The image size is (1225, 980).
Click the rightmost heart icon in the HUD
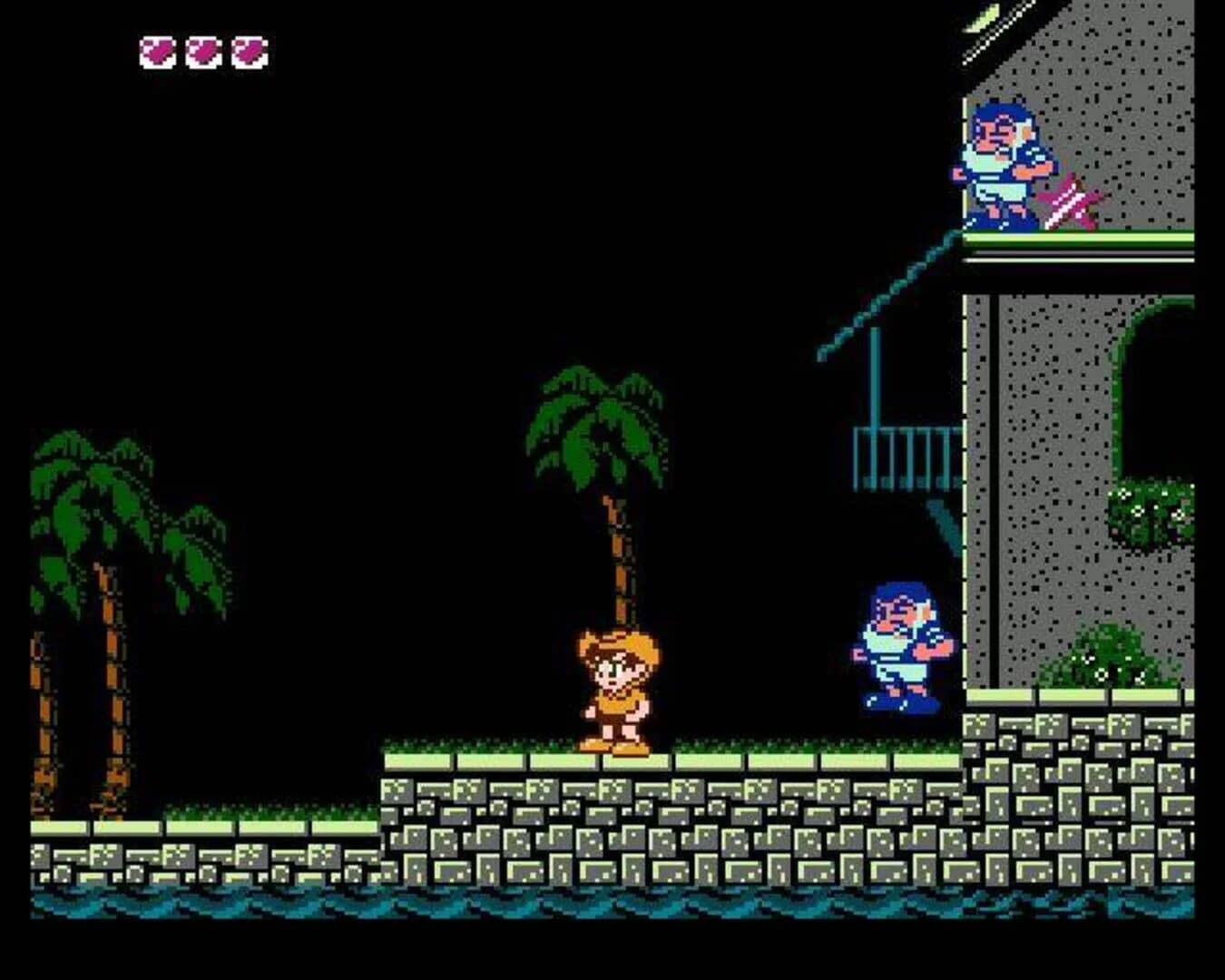(x=247, y=52)
